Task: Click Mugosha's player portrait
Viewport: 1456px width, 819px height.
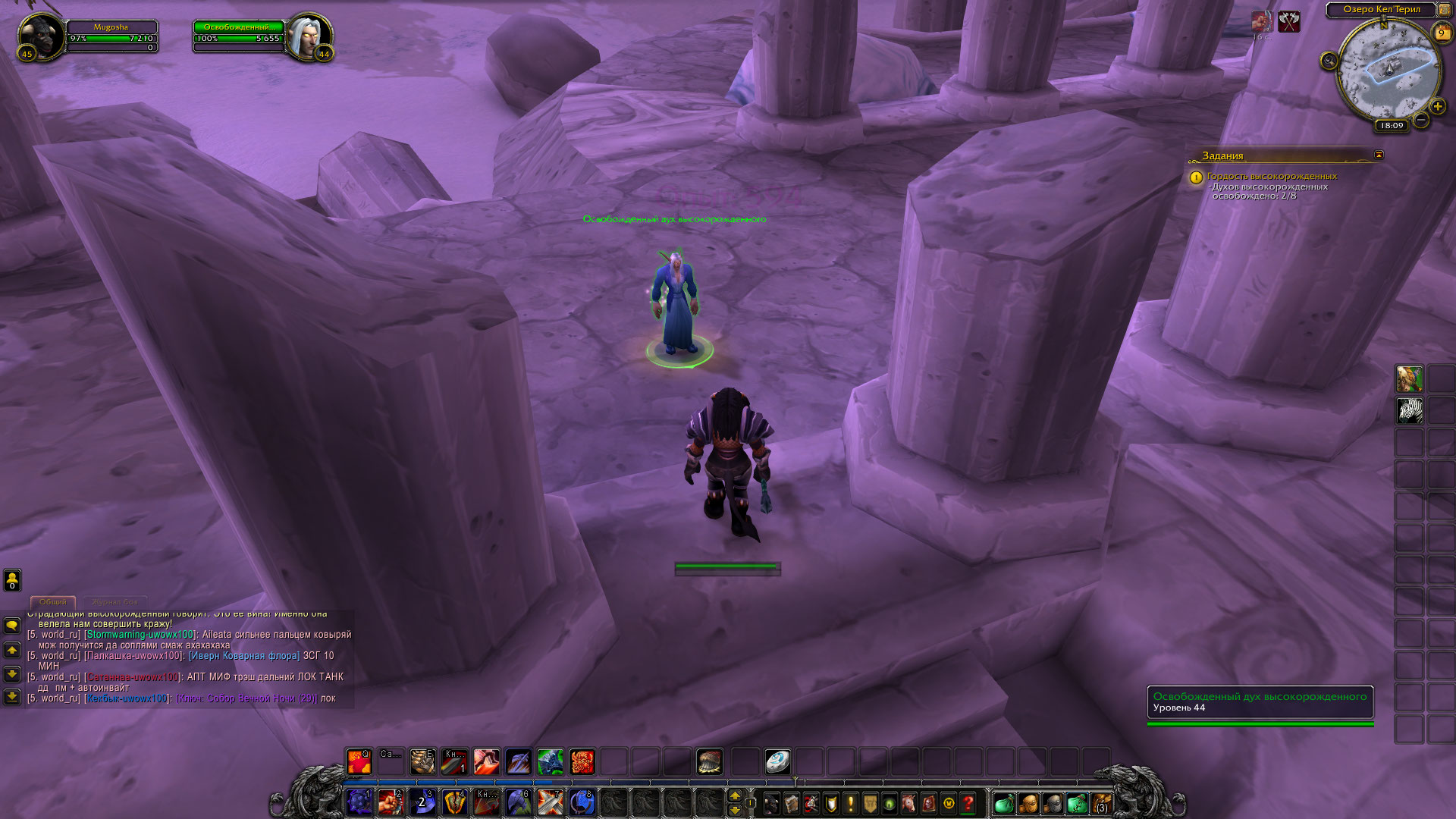Action: (x=41, y=36)
